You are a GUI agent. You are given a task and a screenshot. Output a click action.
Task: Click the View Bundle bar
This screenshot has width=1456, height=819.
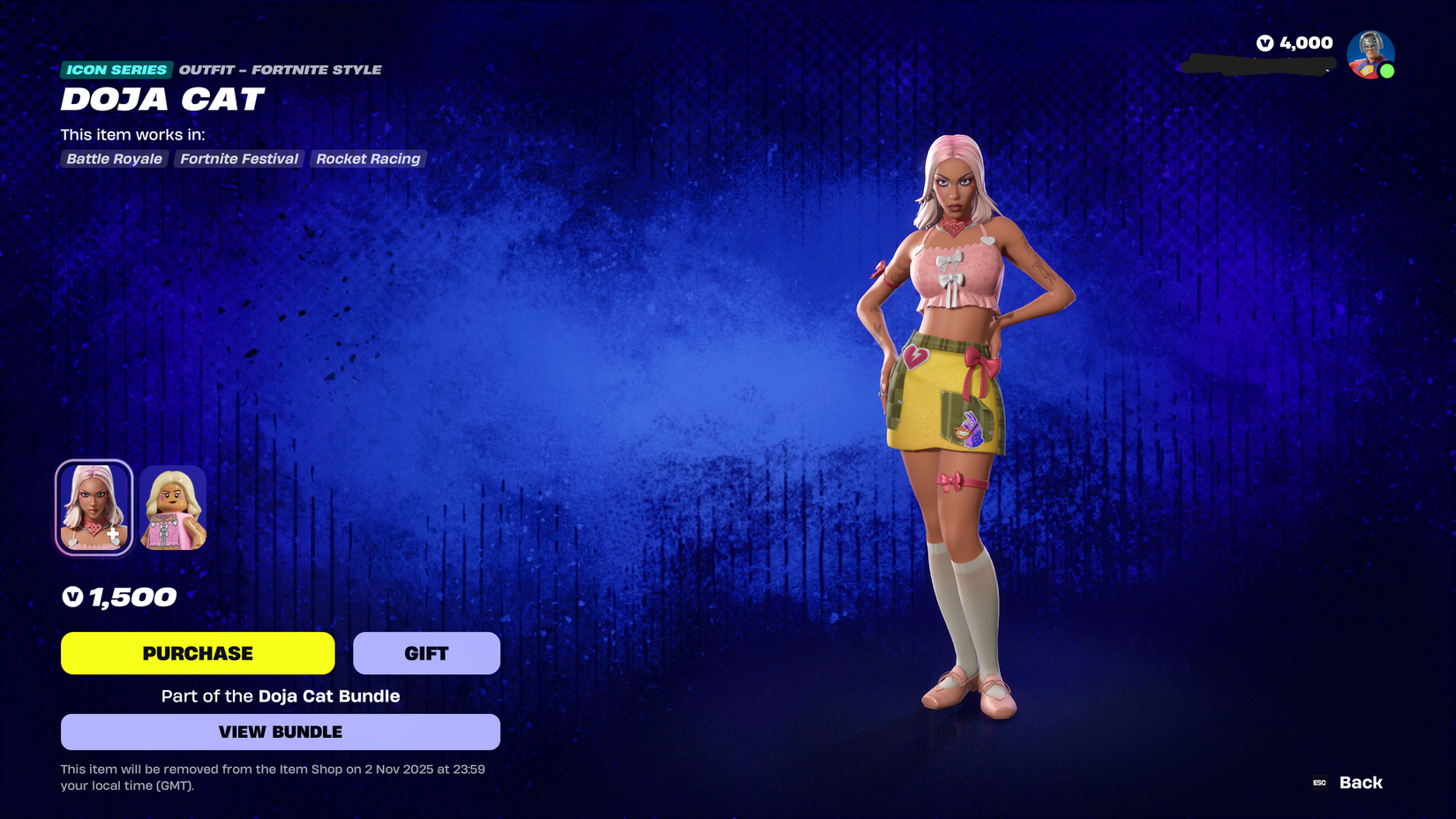pos(279,732)
